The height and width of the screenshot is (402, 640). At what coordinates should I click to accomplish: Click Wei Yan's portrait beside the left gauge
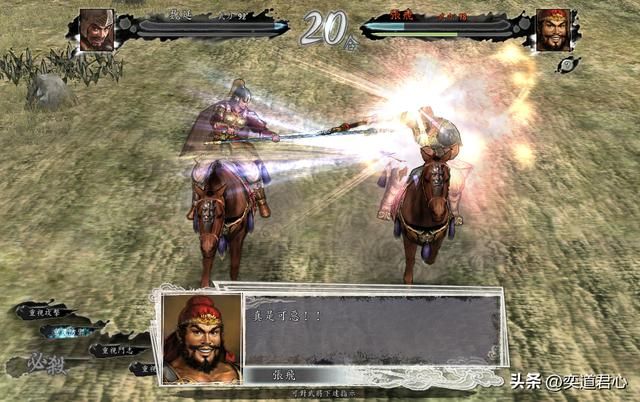click(x=96, y=28)
